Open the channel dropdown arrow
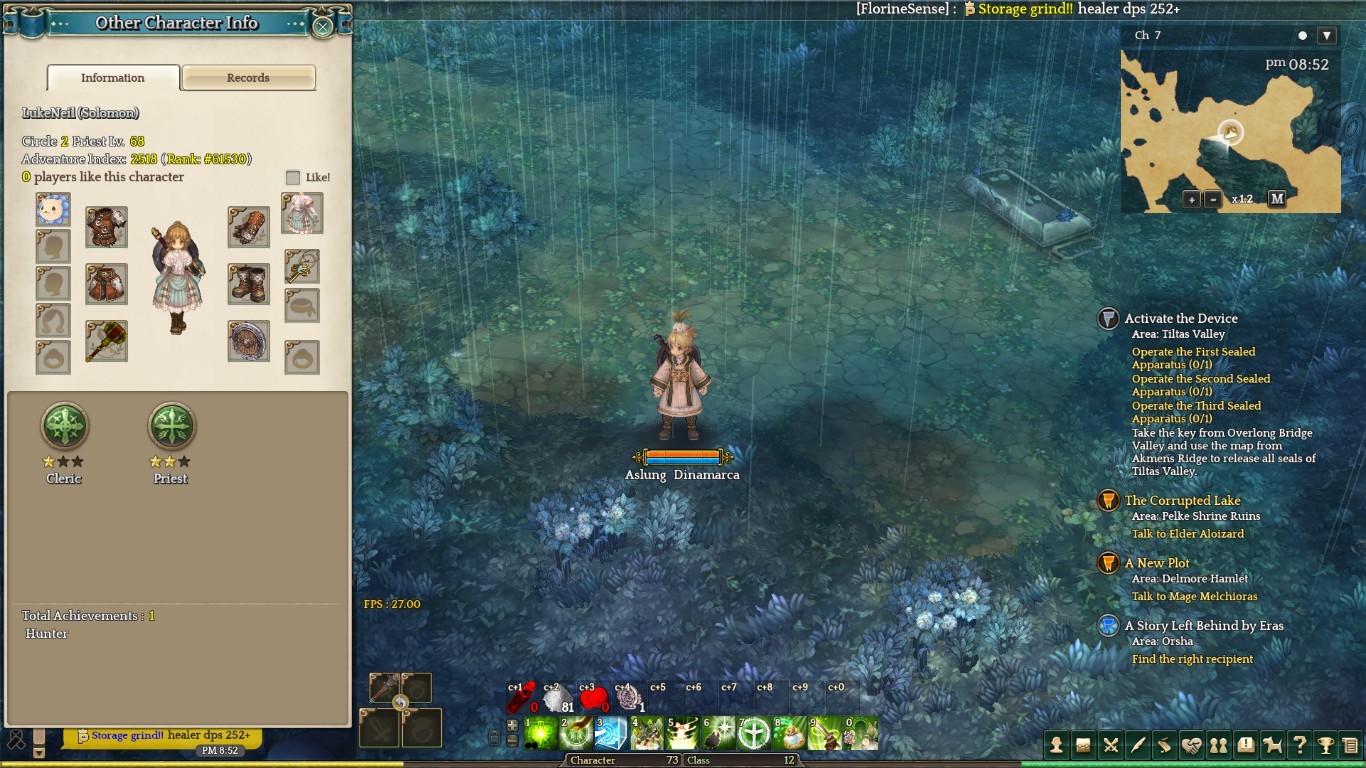Screen dimensions: 1366x768 (1327, 36)
